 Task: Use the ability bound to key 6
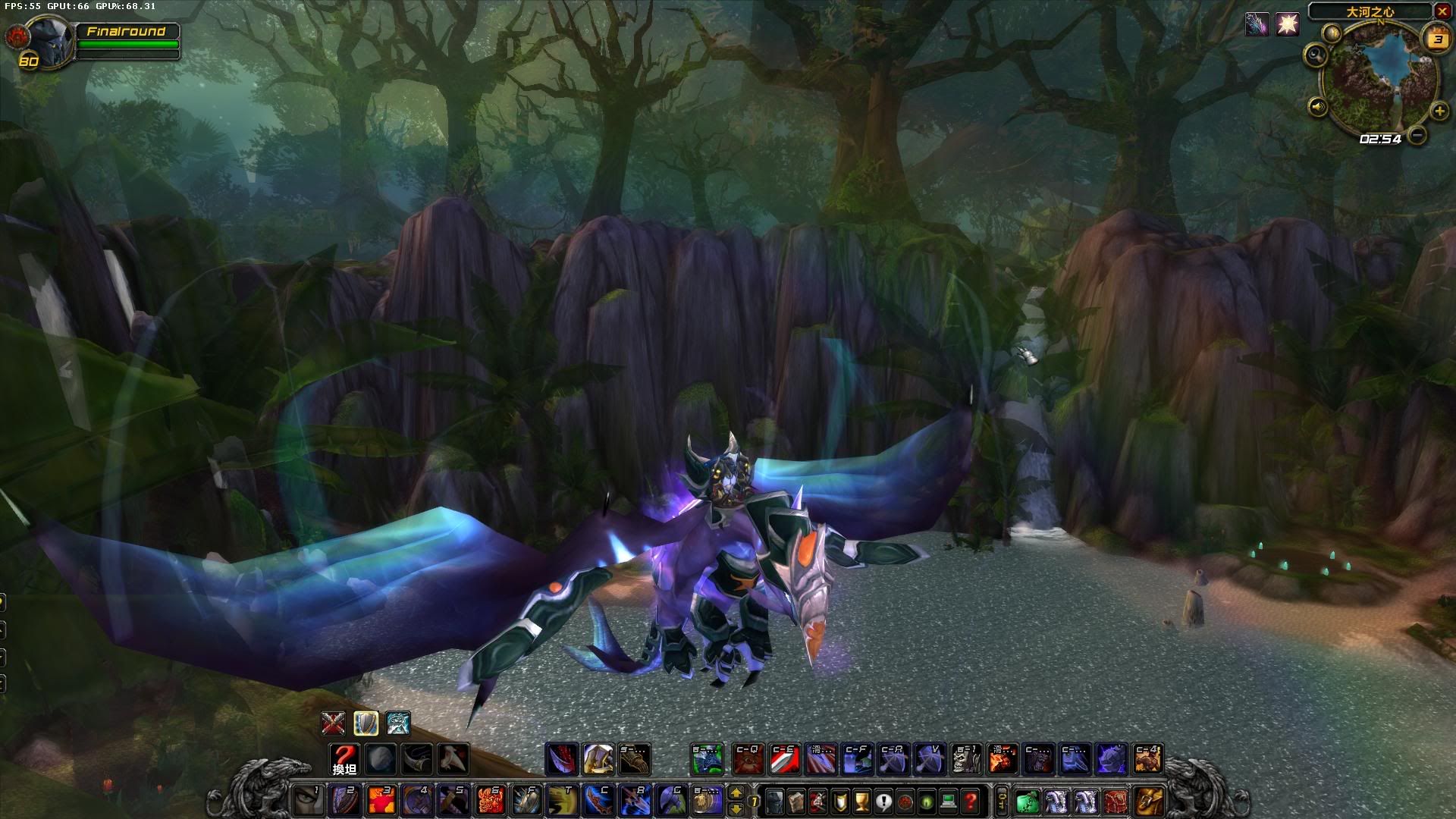point(490,801)
